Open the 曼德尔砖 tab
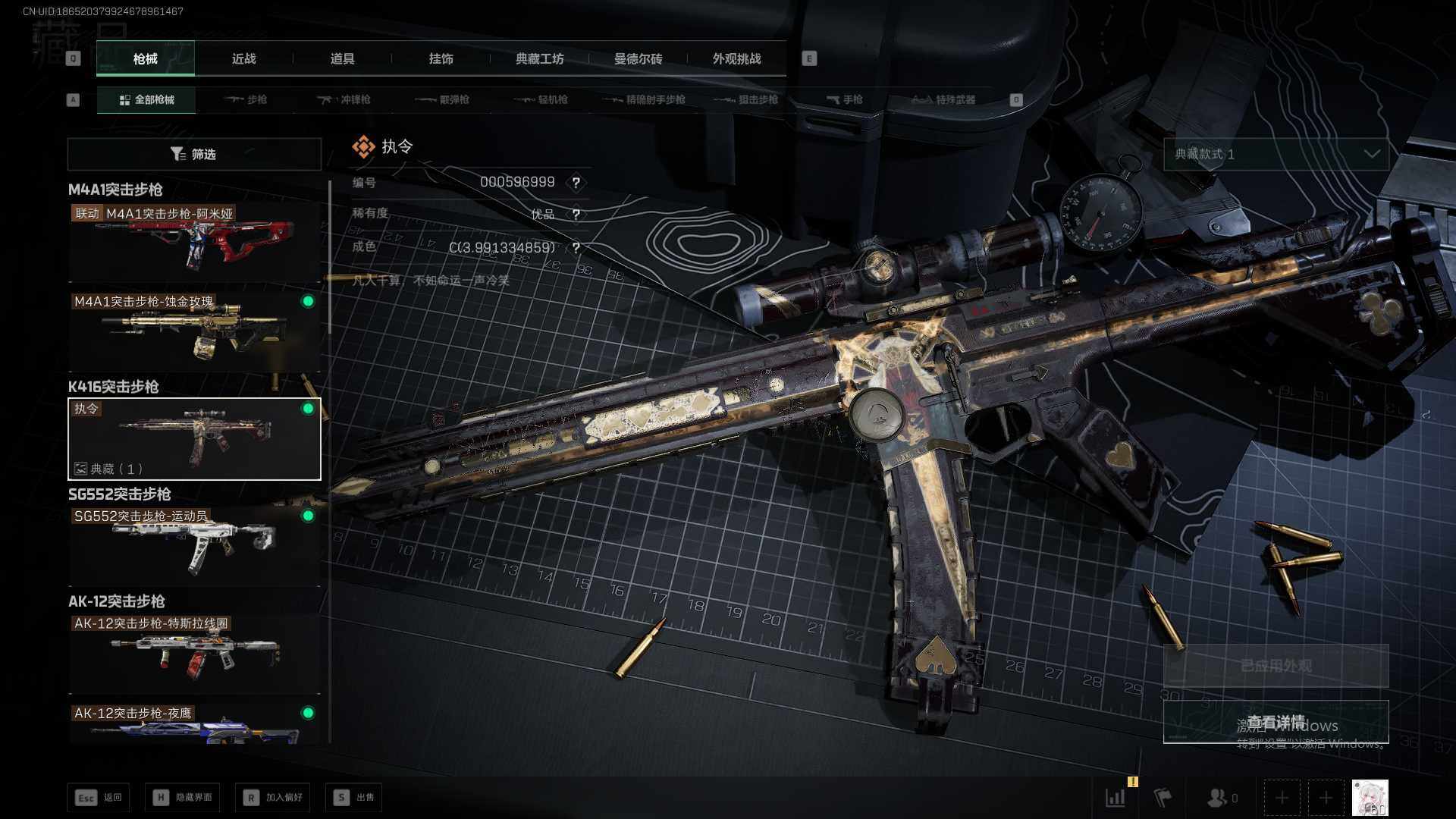Image resolution: width=1456 pixels, height=819 pixels. tap(638, 58)
